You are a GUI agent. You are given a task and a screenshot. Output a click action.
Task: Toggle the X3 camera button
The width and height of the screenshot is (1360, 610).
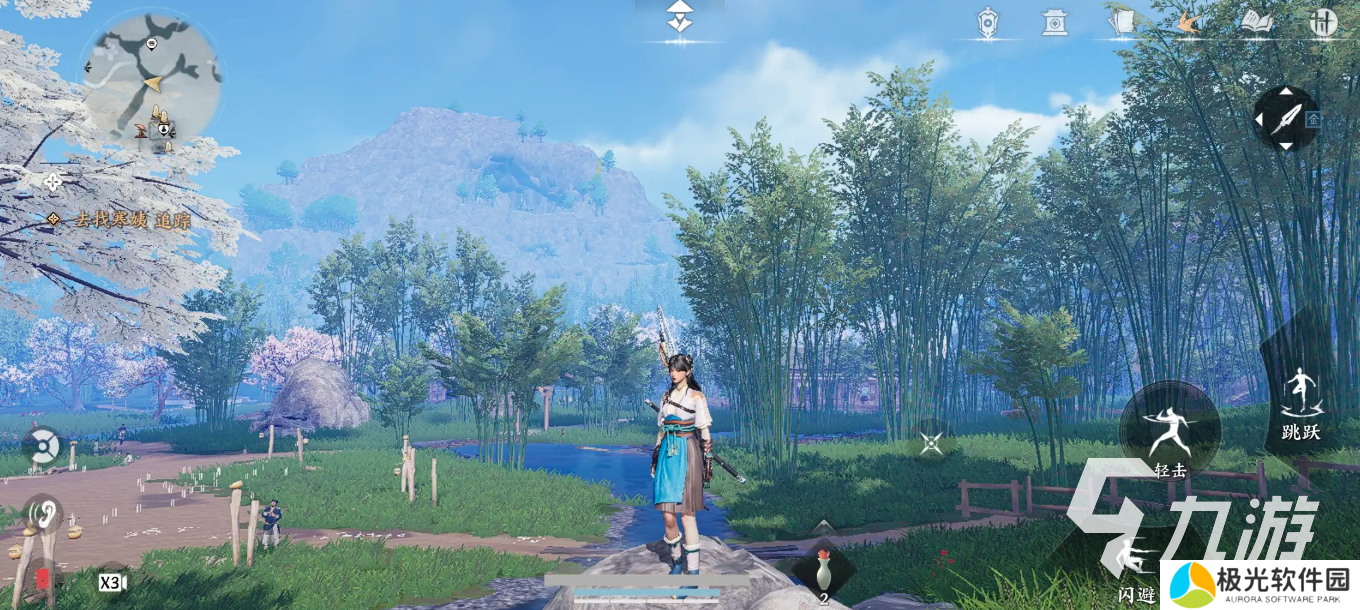tap(111, 581)
